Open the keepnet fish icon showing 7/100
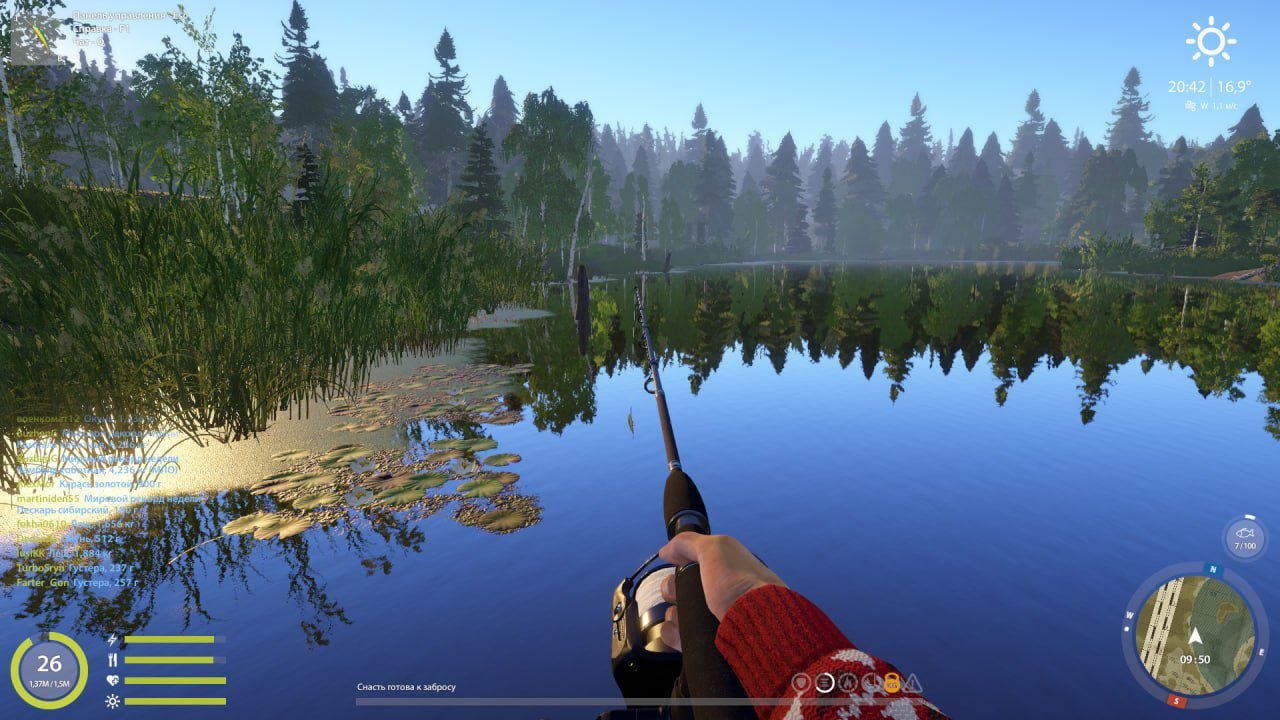This screenshot has width=1280, height=720. tap(1243, 537)
